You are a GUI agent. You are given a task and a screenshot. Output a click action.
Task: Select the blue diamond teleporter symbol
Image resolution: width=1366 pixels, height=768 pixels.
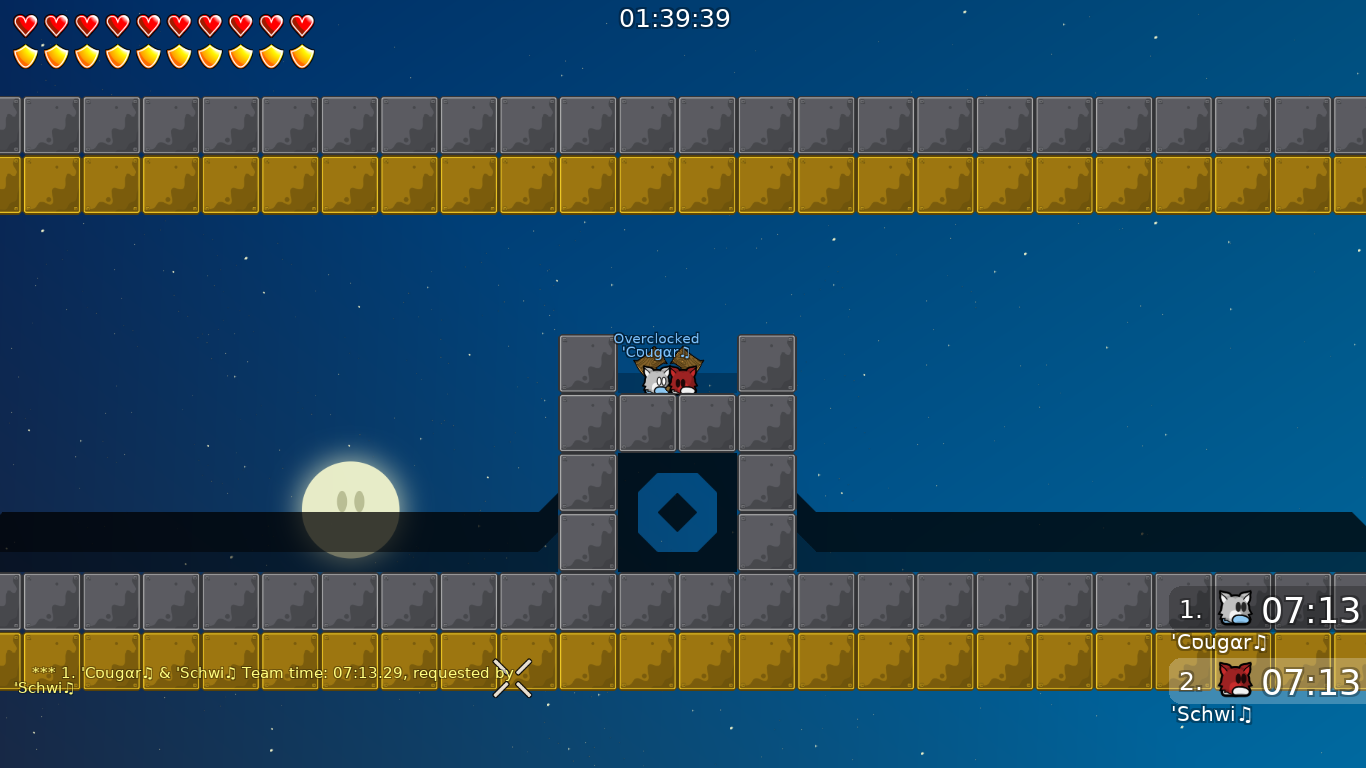676,513
